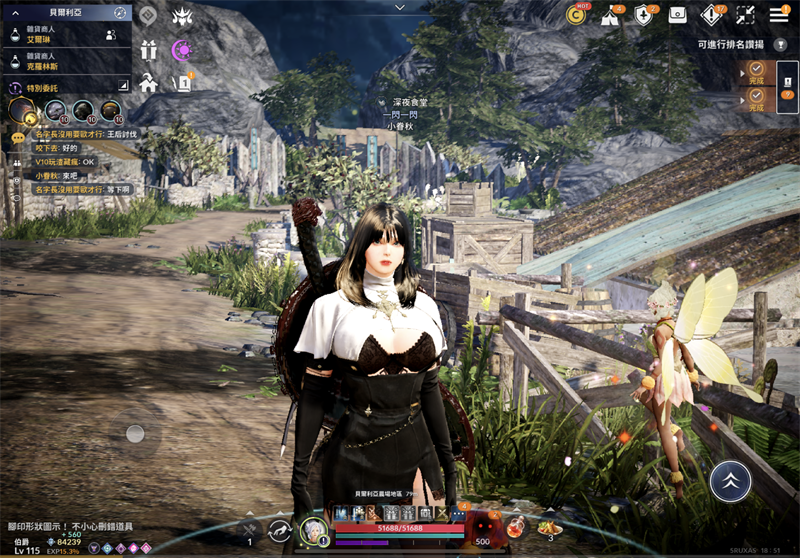
Task: Activate the double-chevron jump button
Action: point(730,481)
